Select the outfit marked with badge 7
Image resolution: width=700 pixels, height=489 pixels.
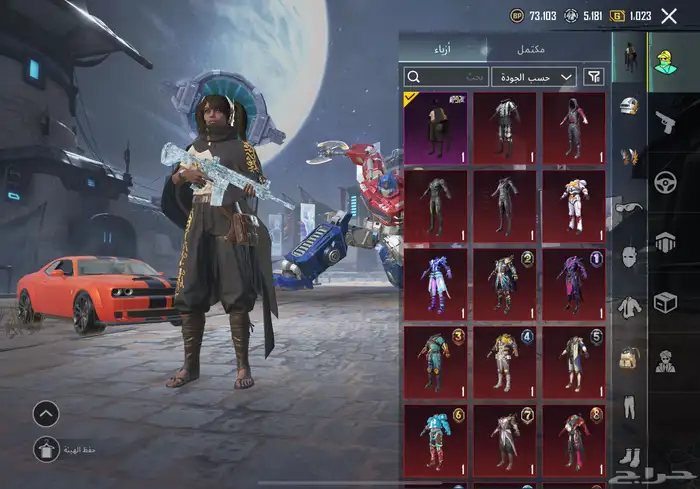505,438
